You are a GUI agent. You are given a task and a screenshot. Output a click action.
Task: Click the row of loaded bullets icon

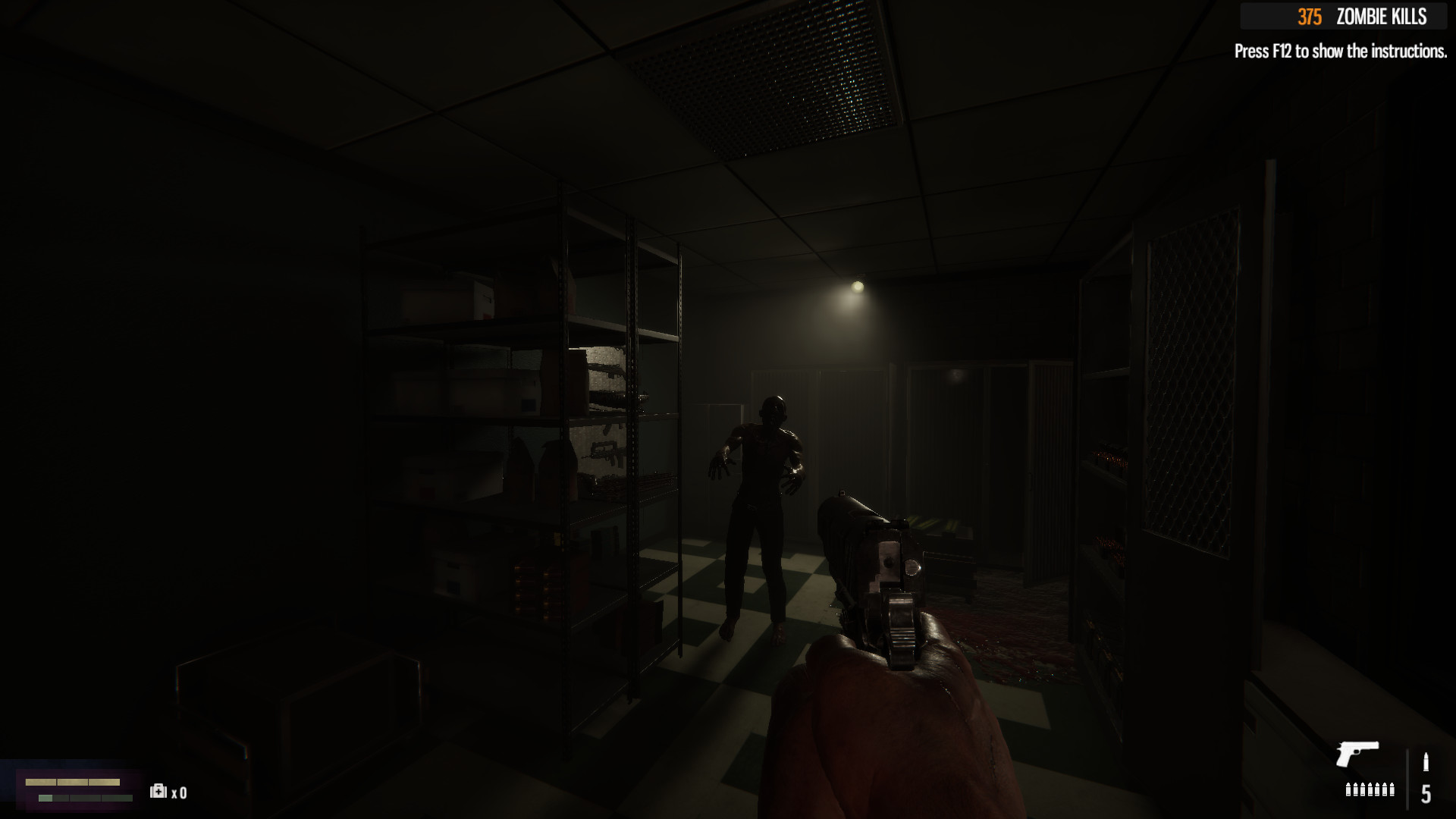[x=1370, y=790]
